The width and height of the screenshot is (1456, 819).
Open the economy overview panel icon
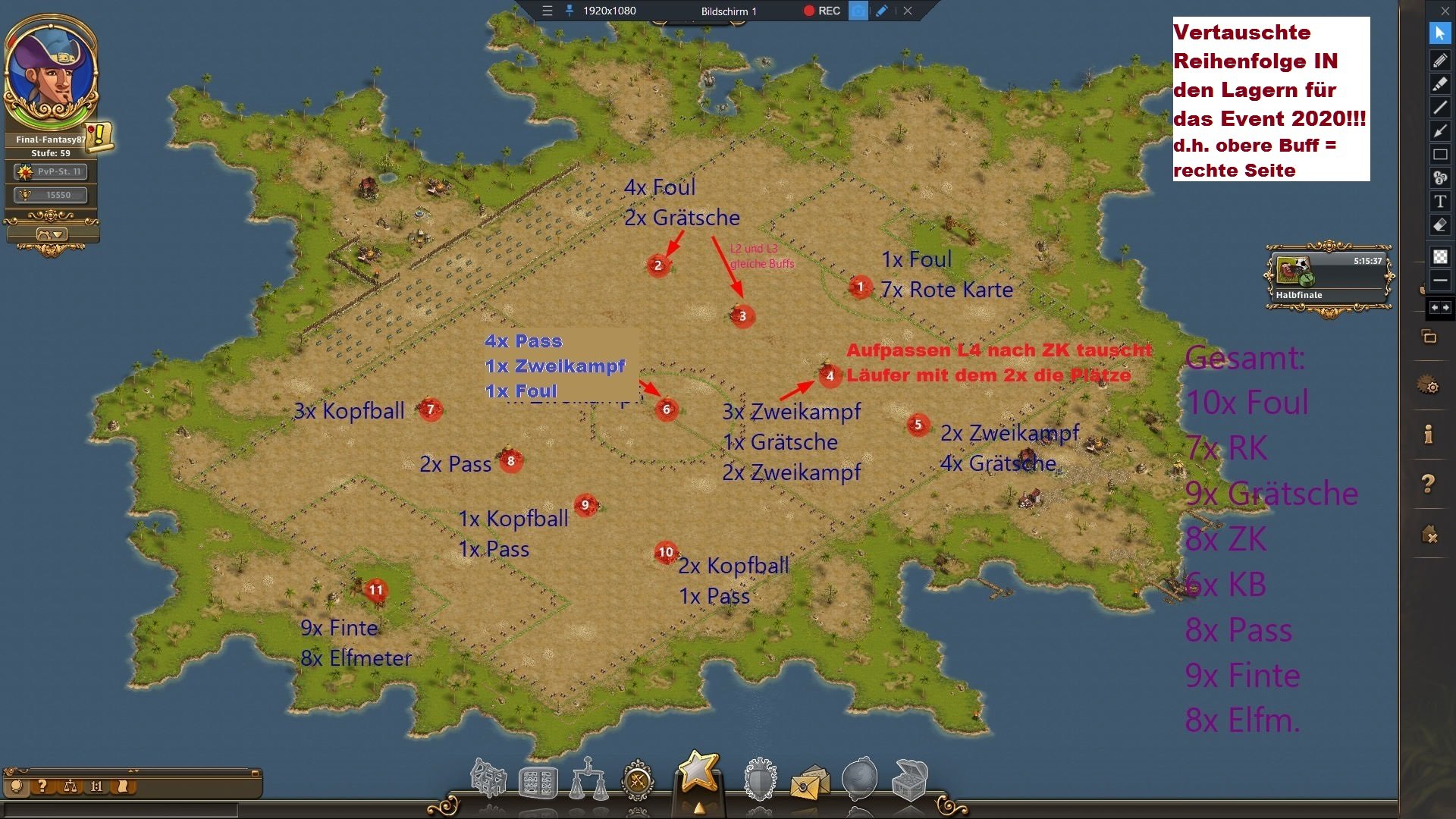click(x=538, y=783)
